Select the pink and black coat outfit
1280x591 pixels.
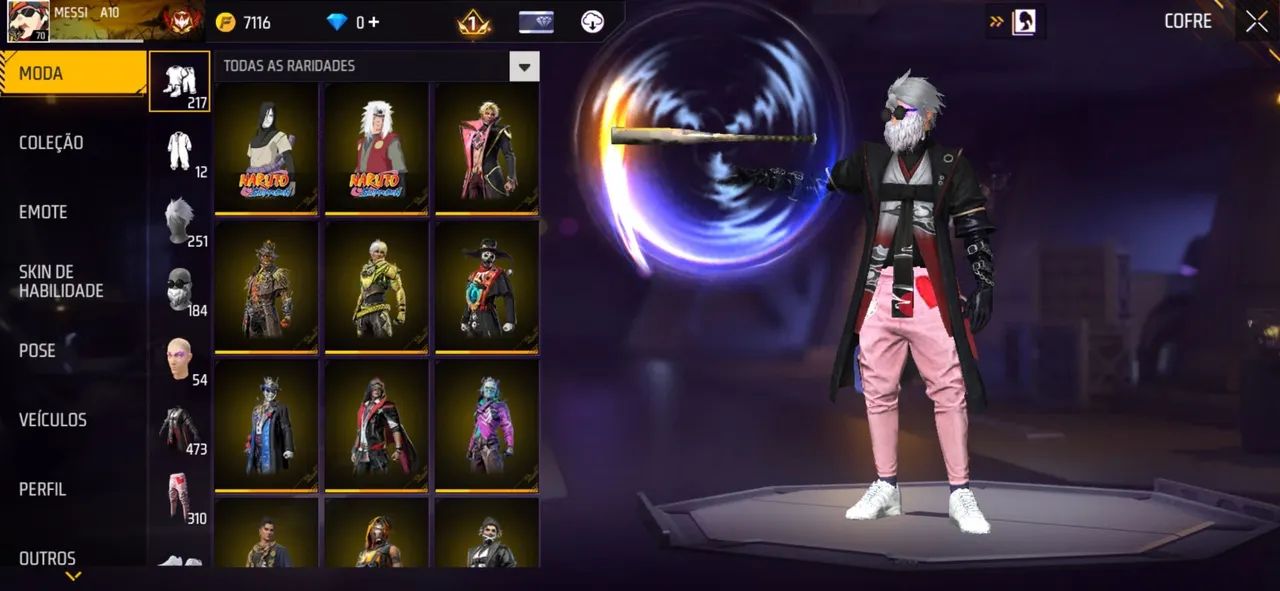tap(487, 148)
